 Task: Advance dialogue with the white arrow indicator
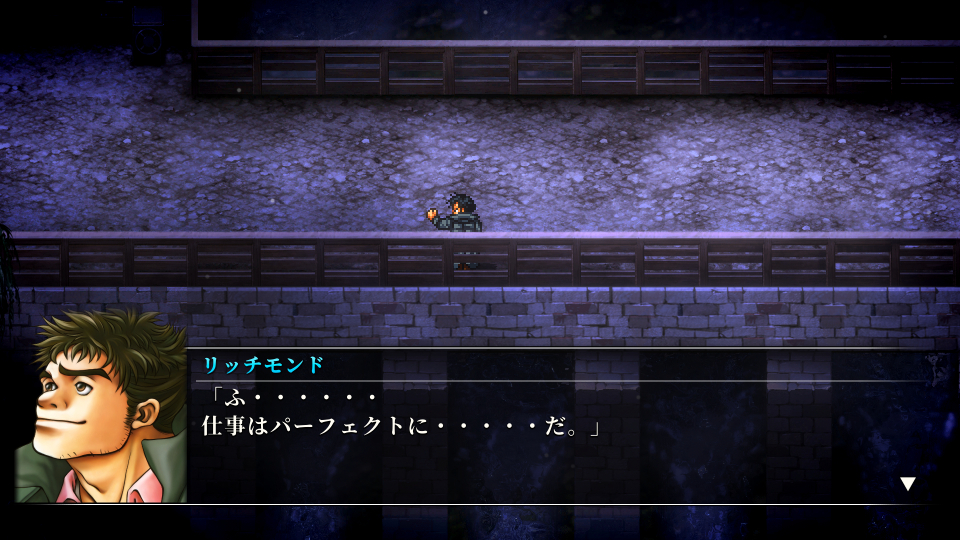[907, 484]
